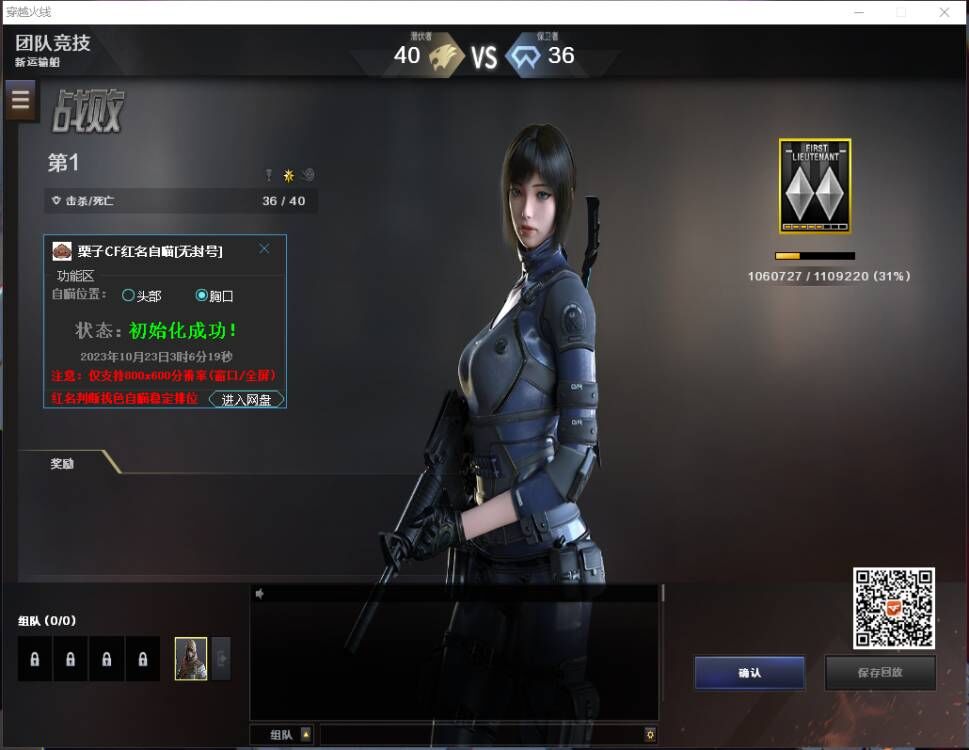The image size is (969, 750).
Task: Click the chat settings icon beside input
Action: pyautogui.click(x=650, y=735)
